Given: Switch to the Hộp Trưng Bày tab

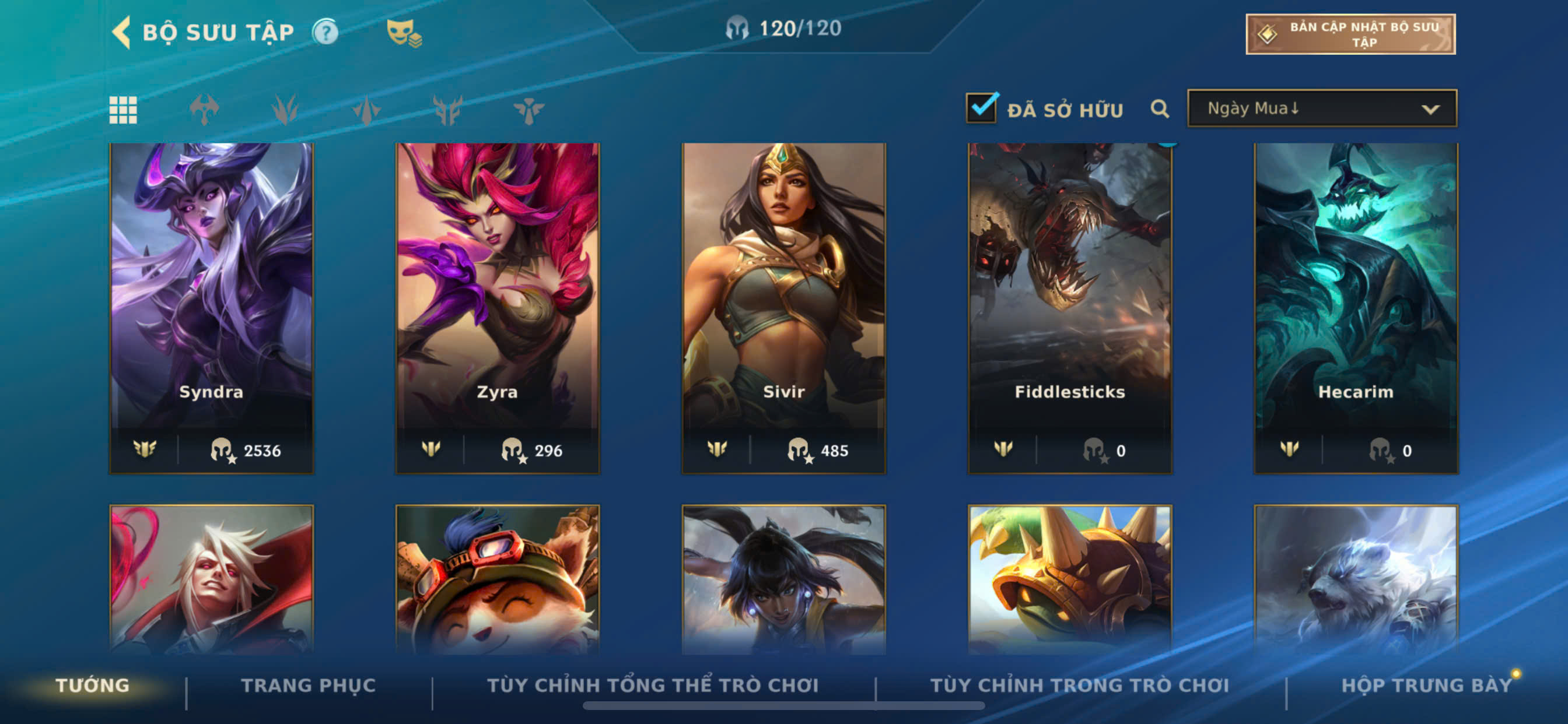Looking at the screenshot, I should (1426, 686).
